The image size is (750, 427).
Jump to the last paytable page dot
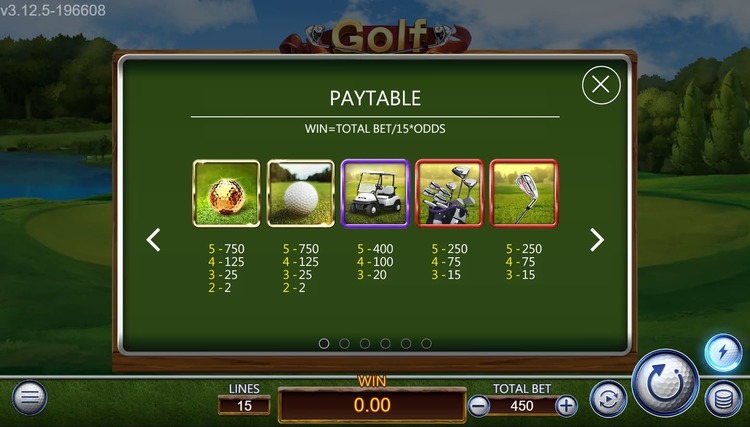[x=427, y=343]
